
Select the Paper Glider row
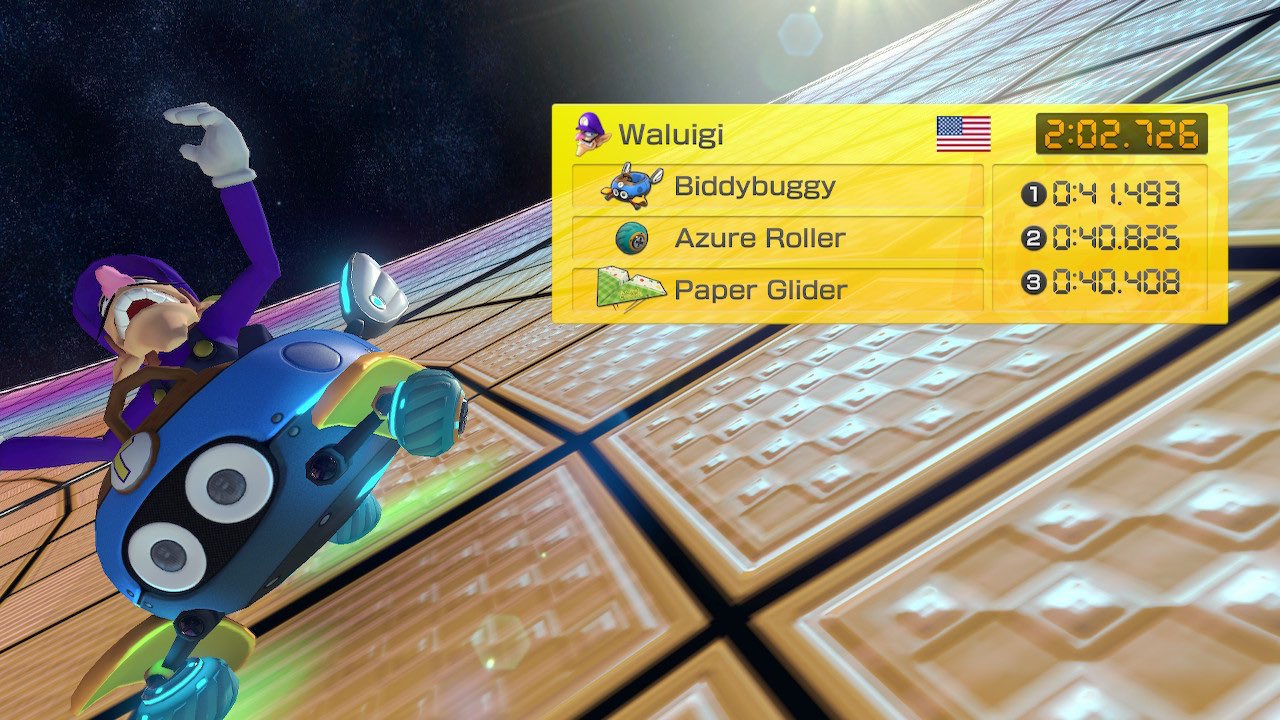coord(777,290)
